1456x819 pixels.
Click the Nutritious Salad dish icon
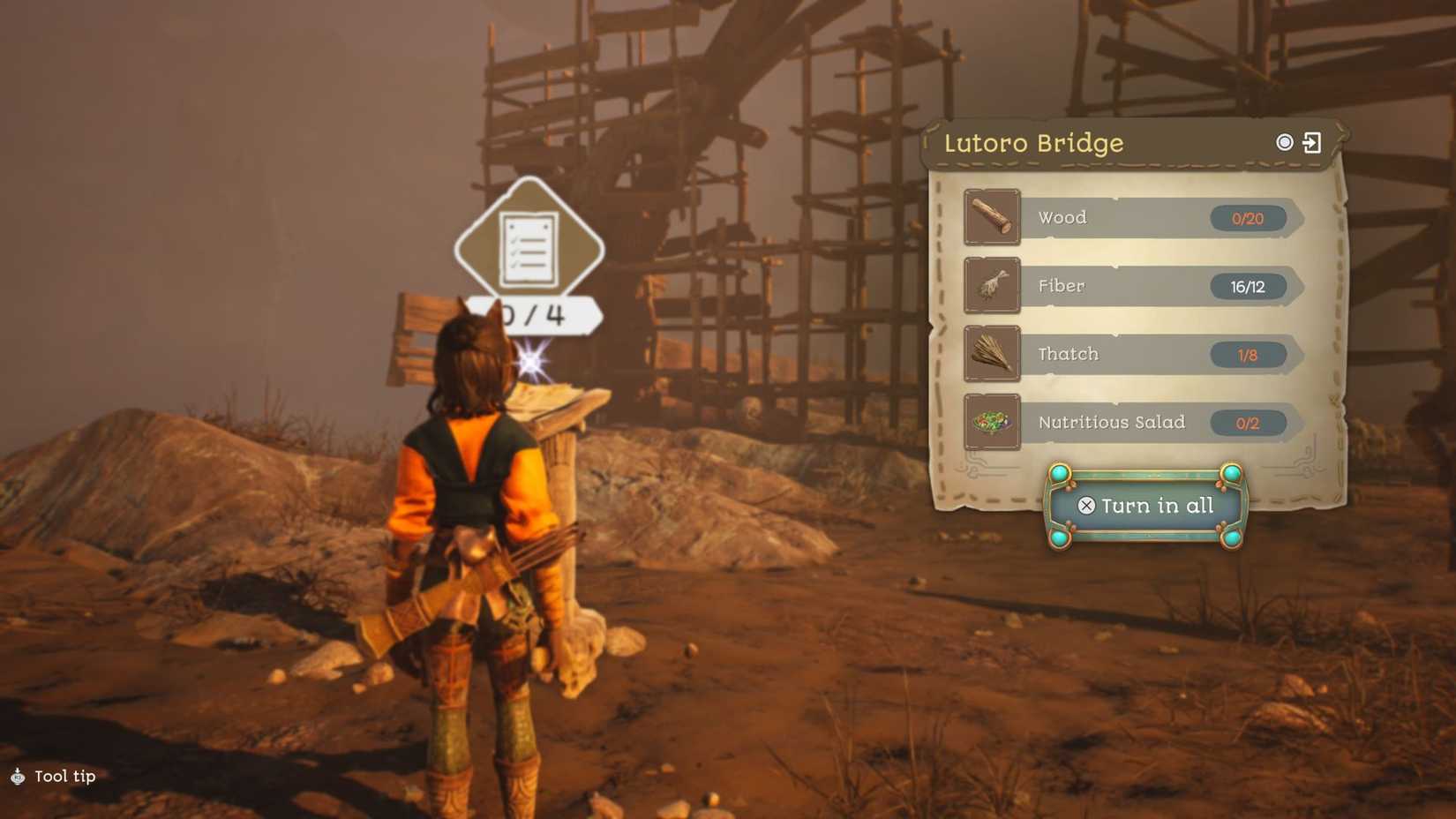(x=991, y=422)
